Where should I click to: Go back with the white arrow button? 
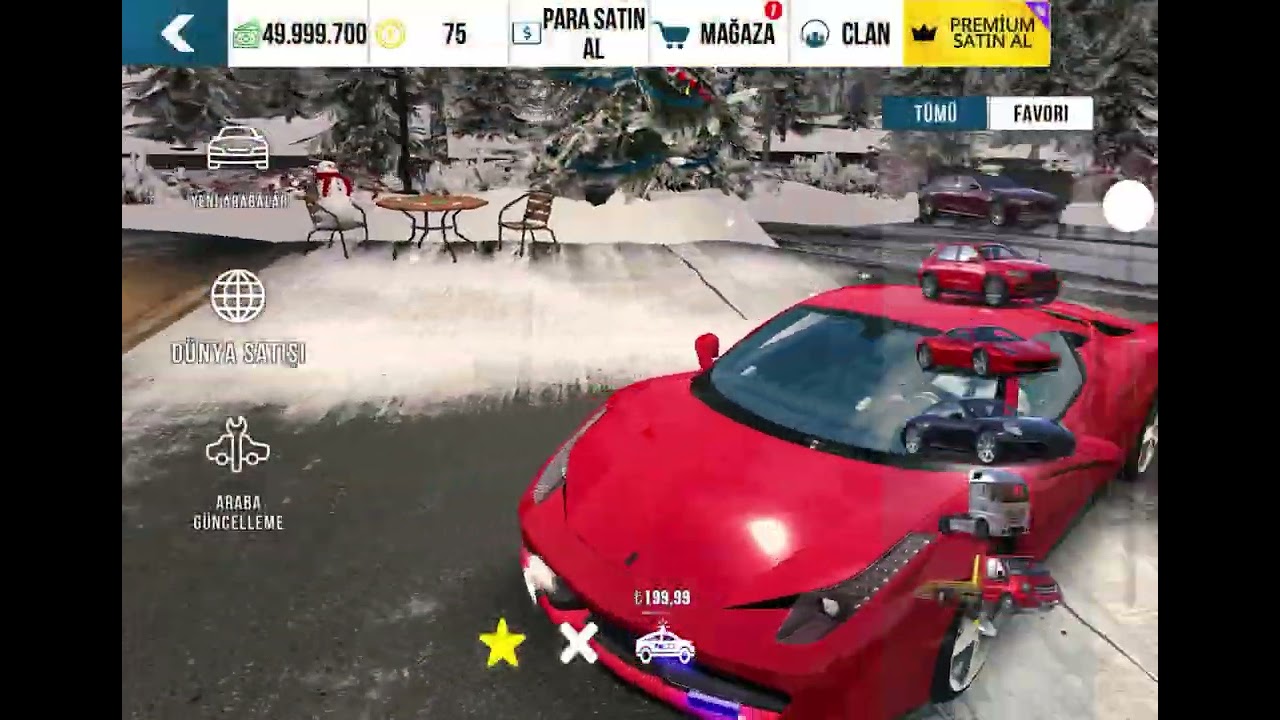click(176, 34)
